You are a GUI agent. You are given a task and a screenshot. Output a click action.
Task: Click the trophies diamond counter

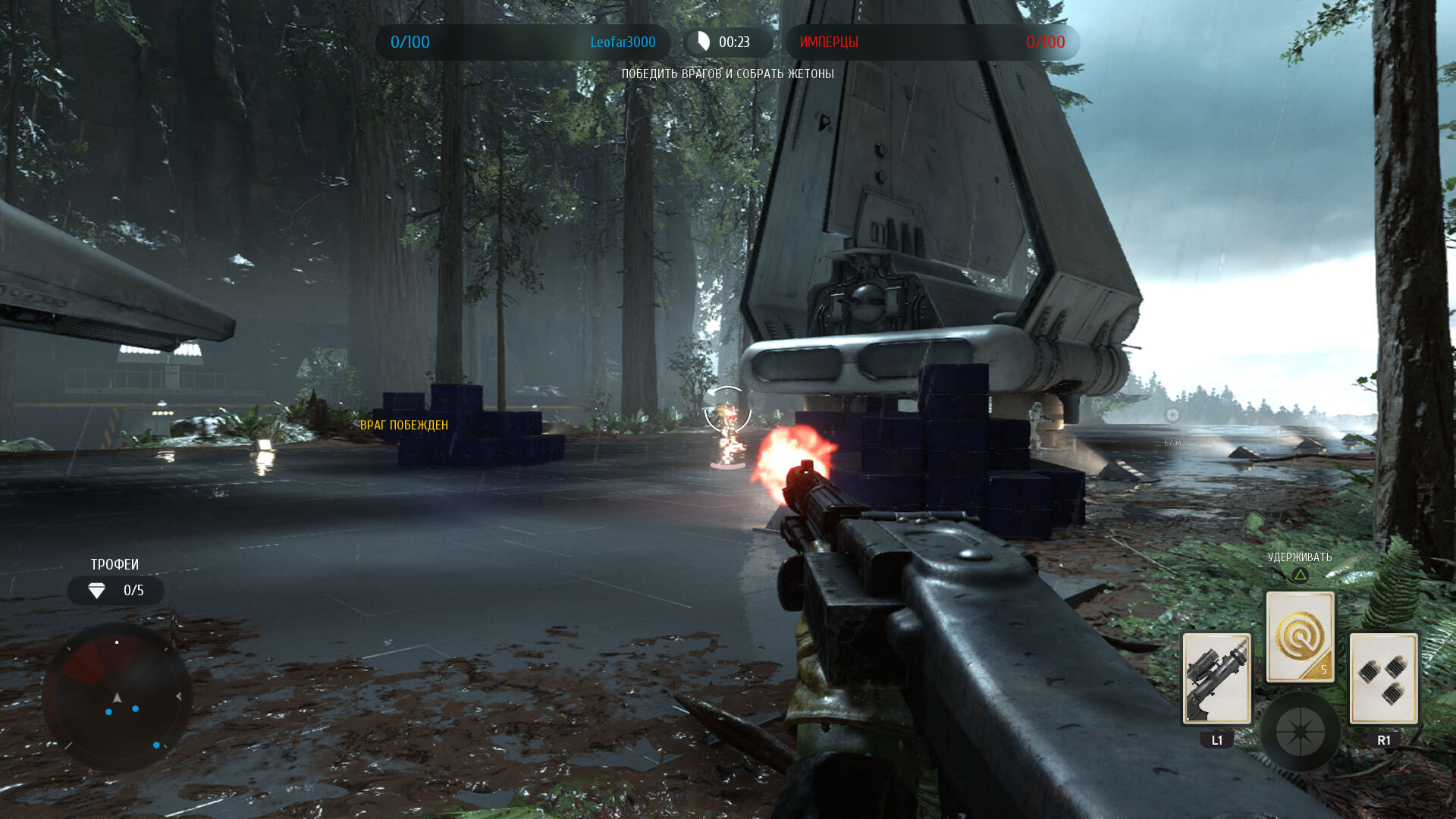[x=115, y=591]
